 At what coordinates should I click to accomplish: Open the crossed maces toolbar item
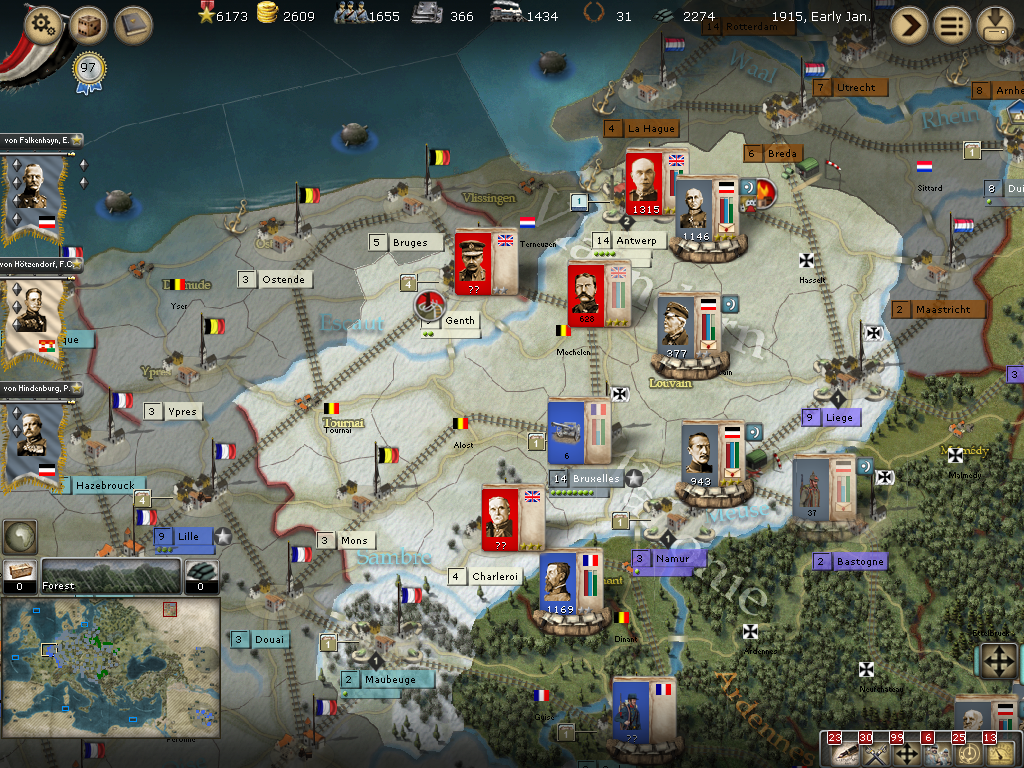(x=874, y=753)
